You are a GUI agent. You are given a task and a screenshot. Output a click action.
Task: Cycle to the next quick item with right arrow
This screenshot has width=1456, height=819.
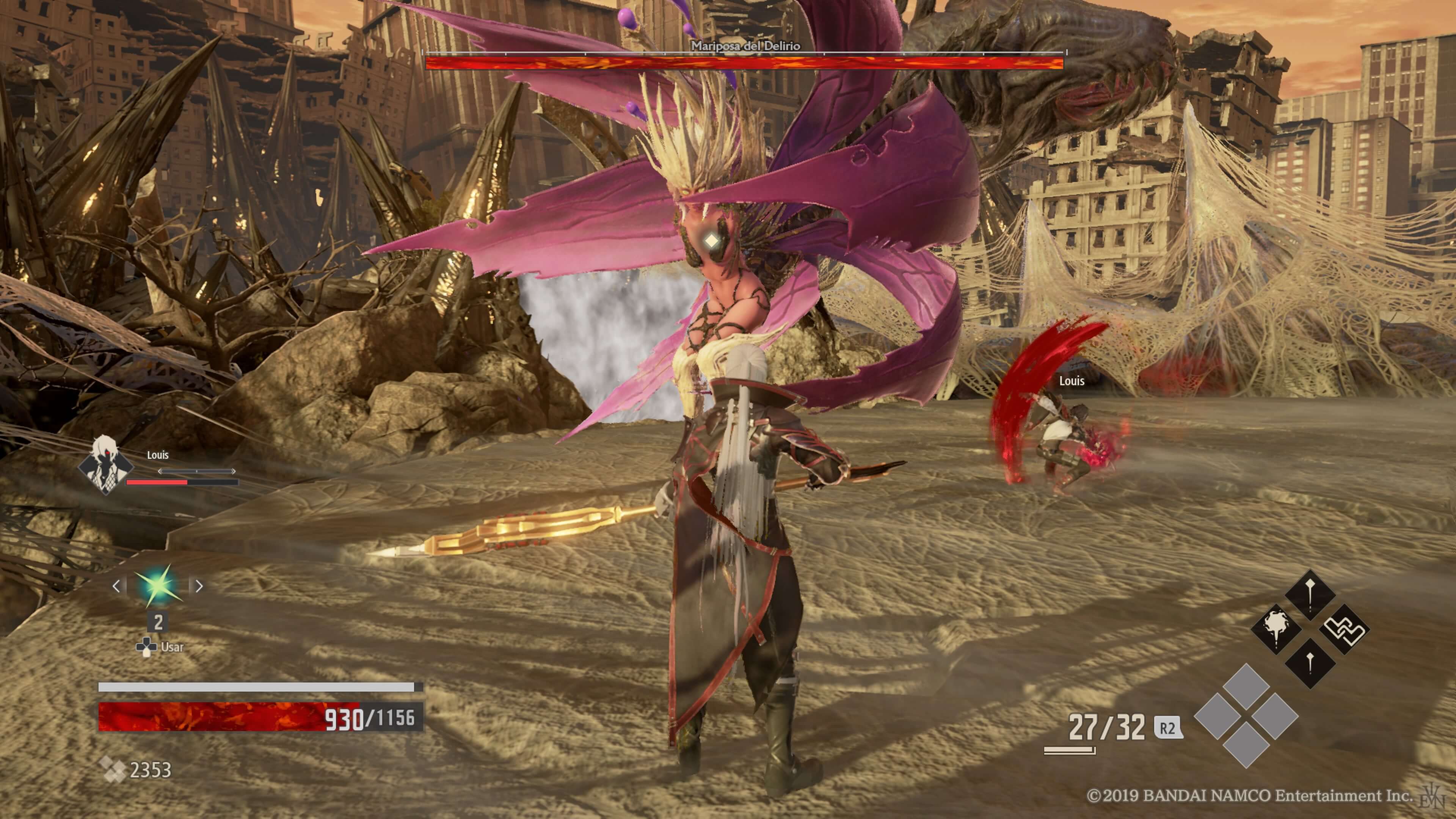(199, 586)
